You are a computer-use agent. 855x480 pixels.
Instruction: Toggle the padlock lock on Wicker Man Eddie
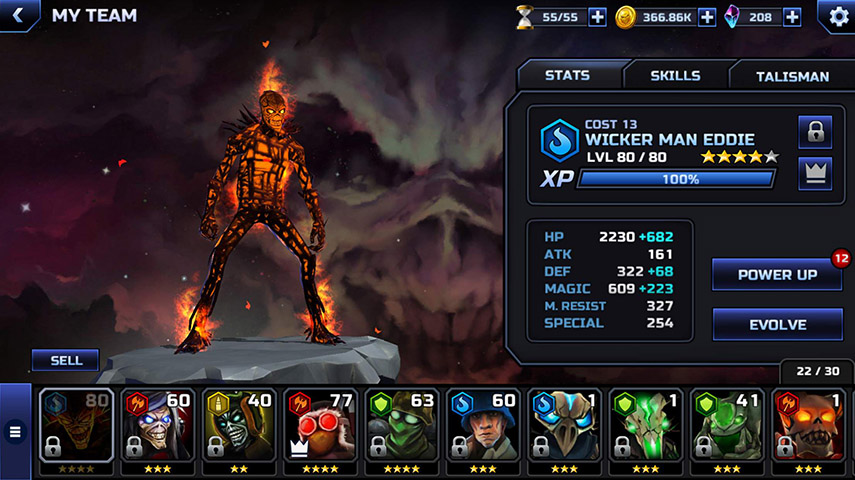click(x=815, y=132)
